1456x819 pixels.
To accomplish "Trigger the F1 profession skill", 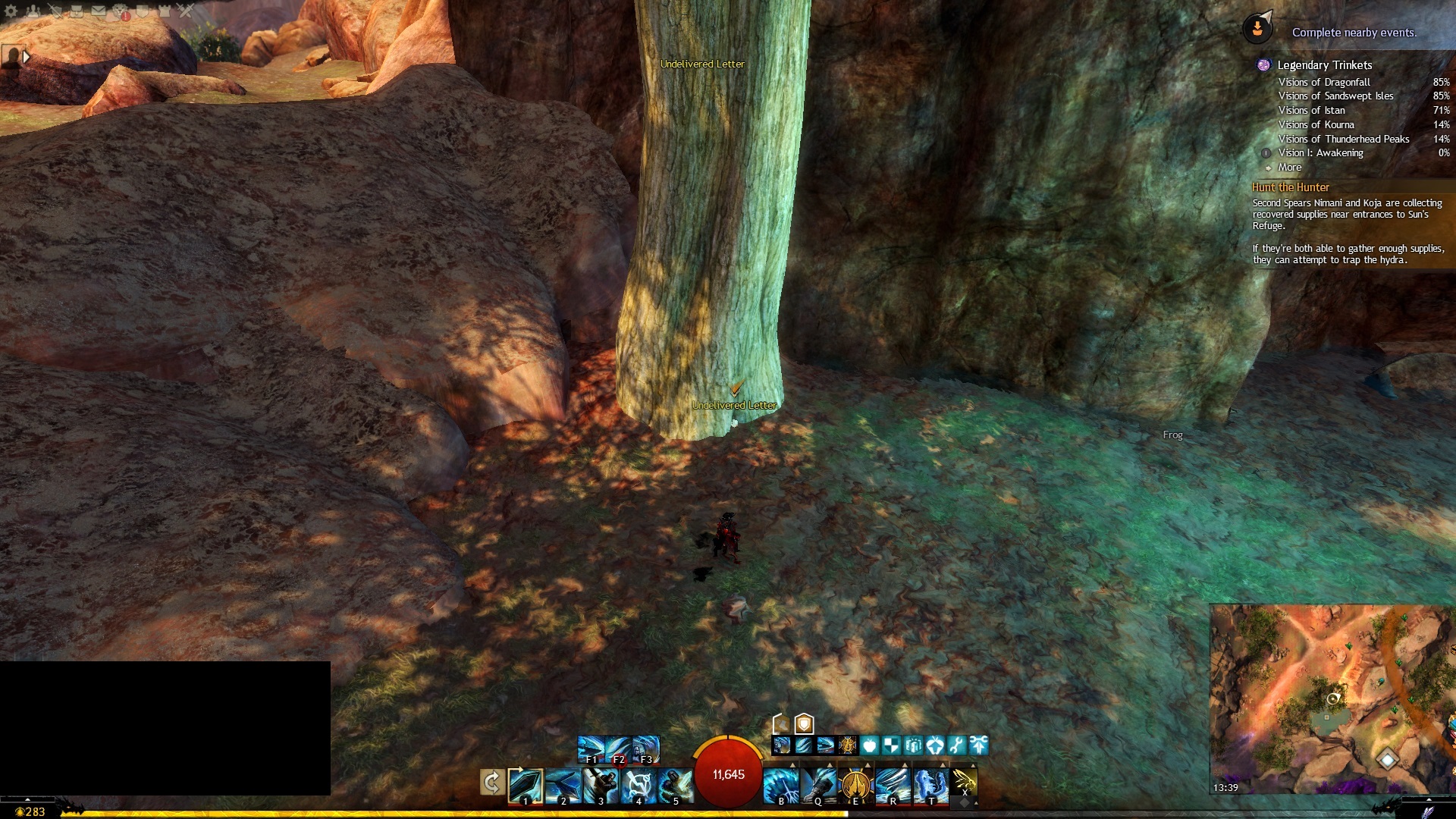I will (591, 749).
